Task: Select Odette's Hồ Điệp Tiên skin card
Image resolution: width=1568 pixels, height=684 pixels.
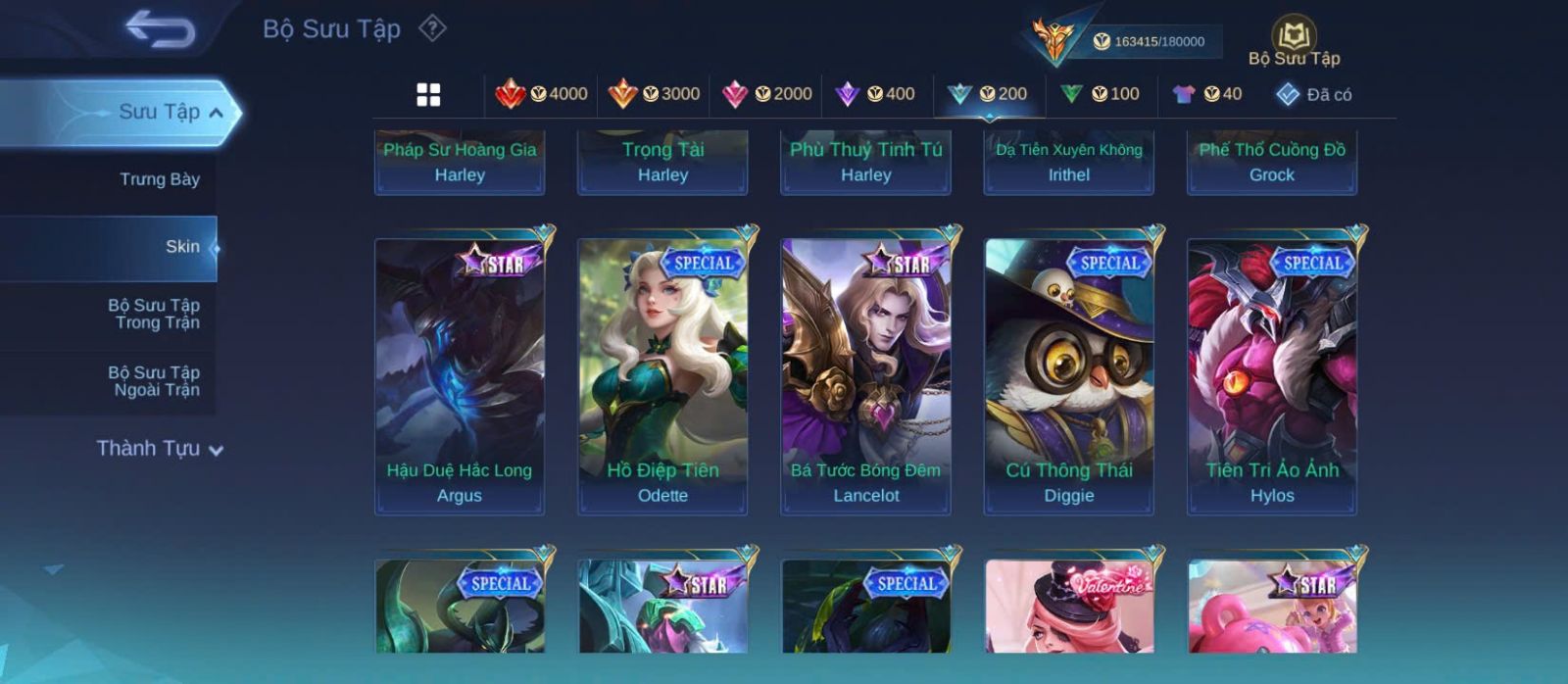Action: [662, 375]
